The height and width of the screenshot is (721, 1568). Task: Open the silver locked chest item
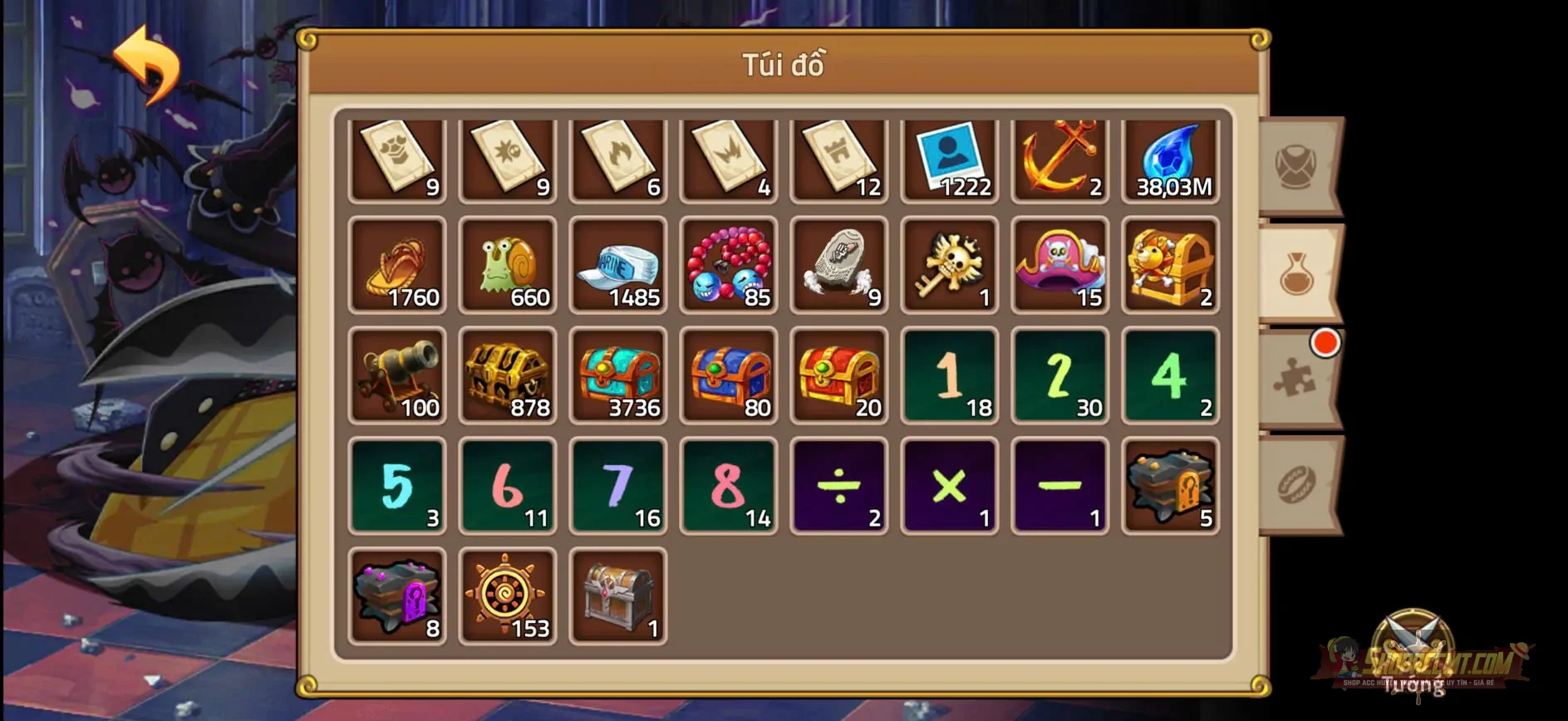(x=618, y=596)
